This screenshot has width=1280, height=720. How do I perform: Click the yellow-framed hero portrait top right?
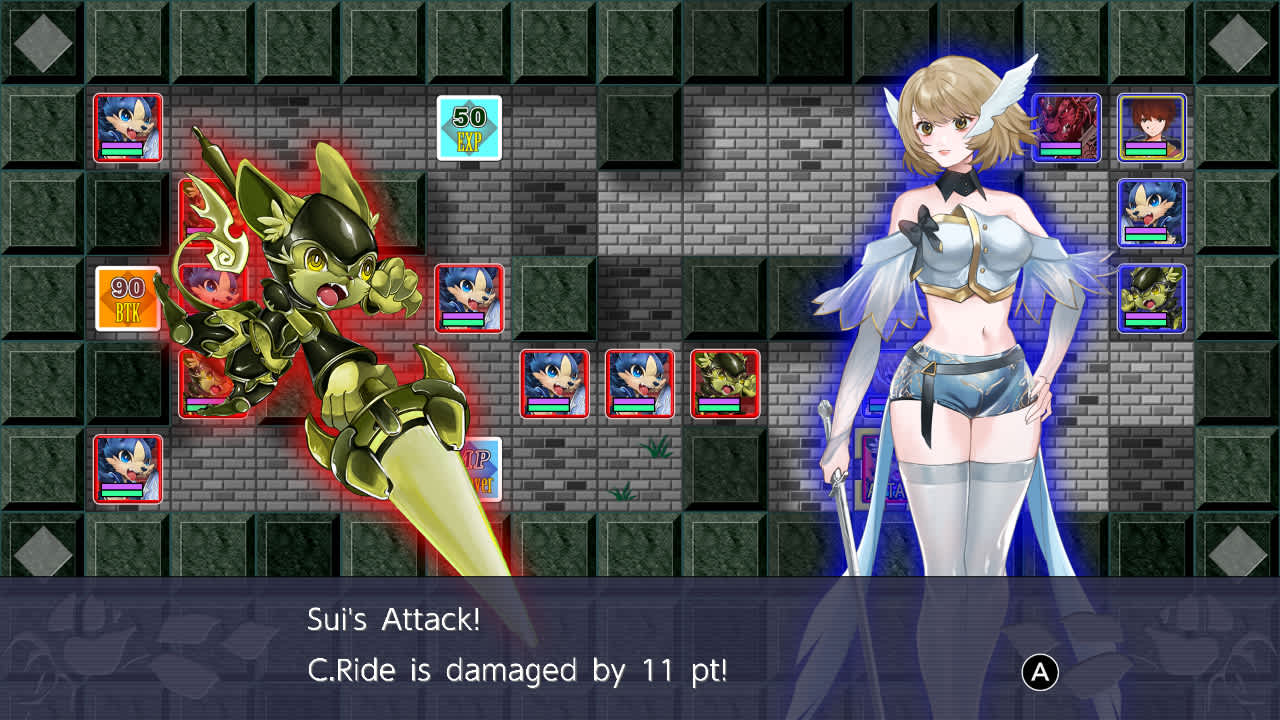(1152, 128)
